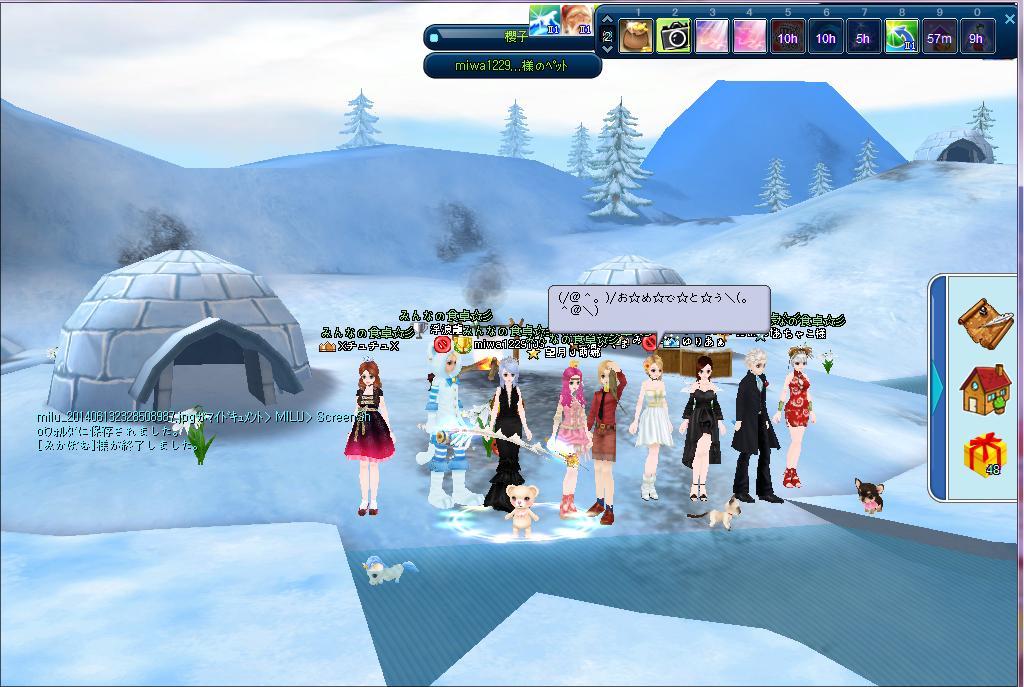The height and width of the screenshot is (687, 1024).
Task: Use the green arrow skill in slot 8
Action: [x=901, y=38]
